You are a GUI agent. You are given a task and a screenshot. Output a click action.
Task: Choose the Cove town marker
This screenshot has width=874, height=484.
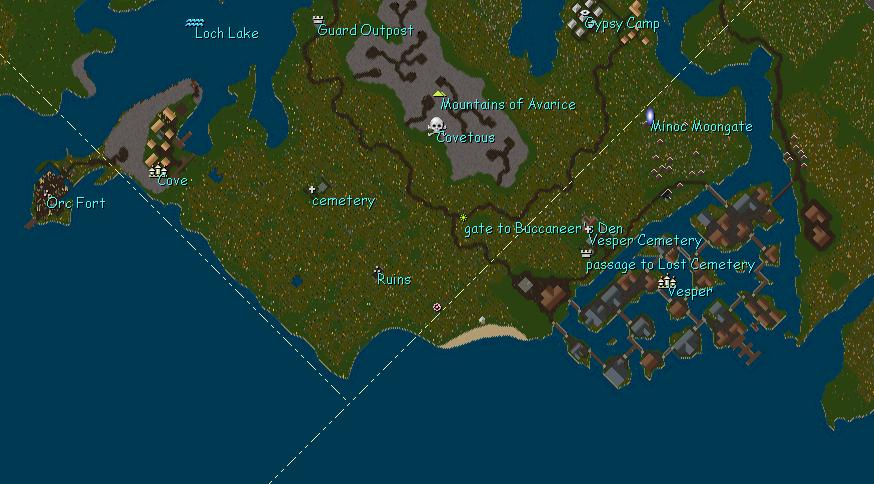157,172
